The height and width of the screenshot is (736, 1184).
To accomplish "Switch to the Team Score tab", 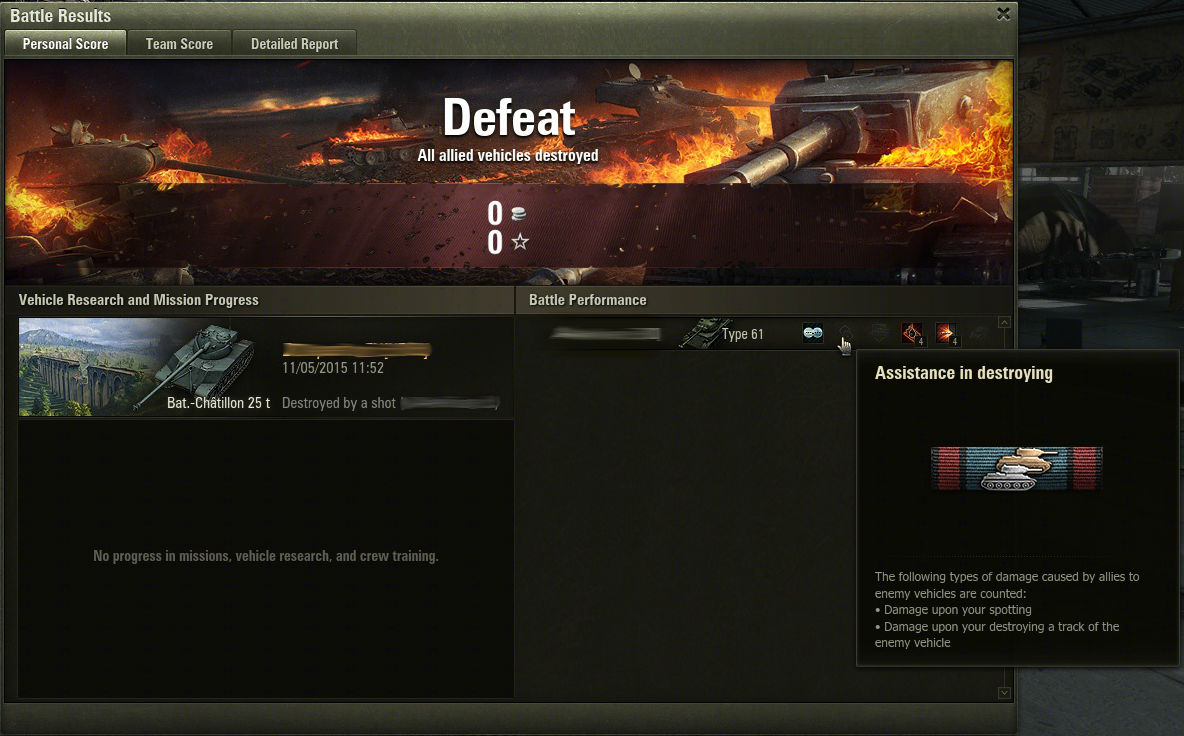I will click(x=179, y=44).
